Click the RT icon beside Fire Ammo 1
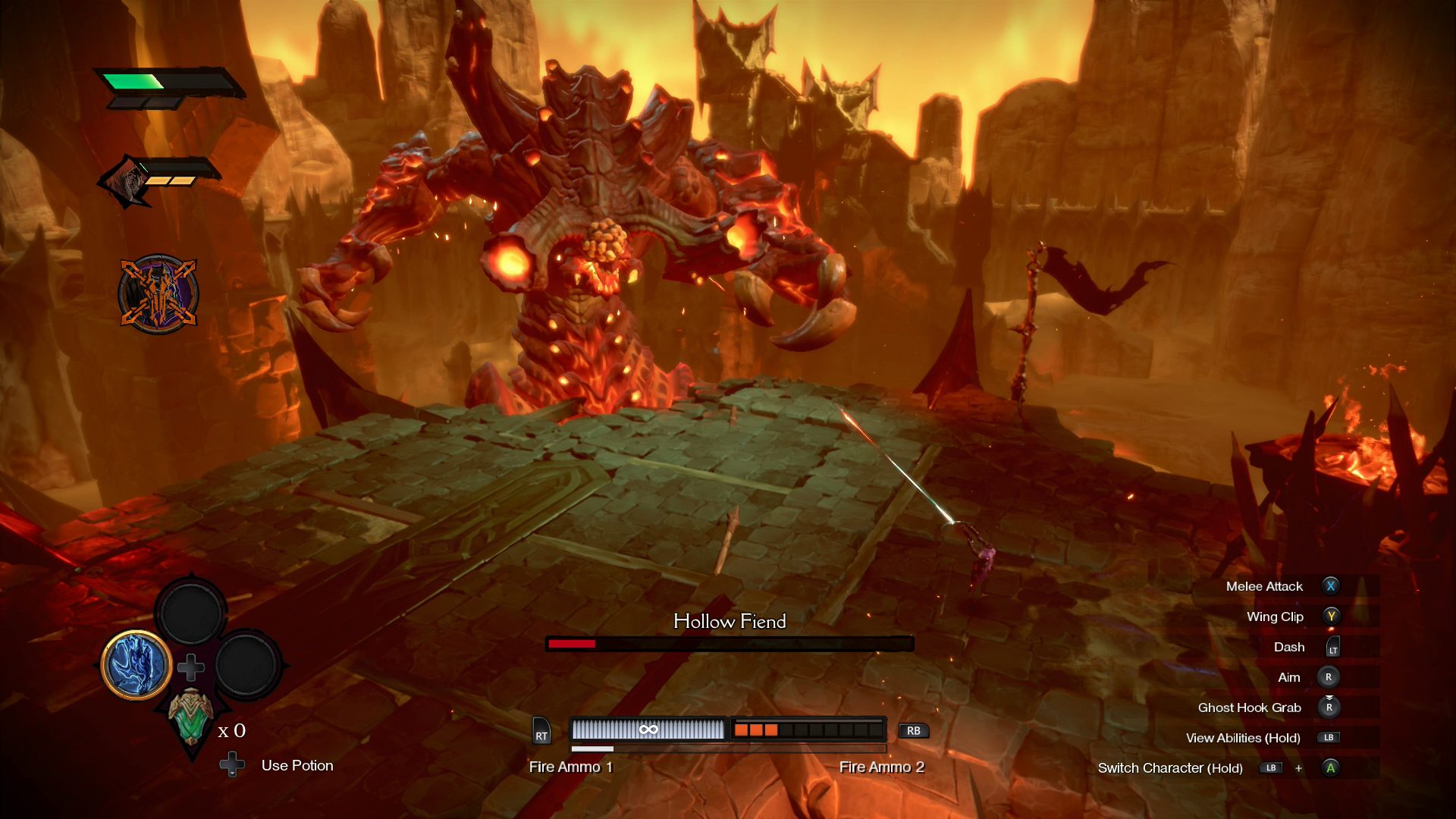This screenshot has width=1456, height=819. click(541, 732)
